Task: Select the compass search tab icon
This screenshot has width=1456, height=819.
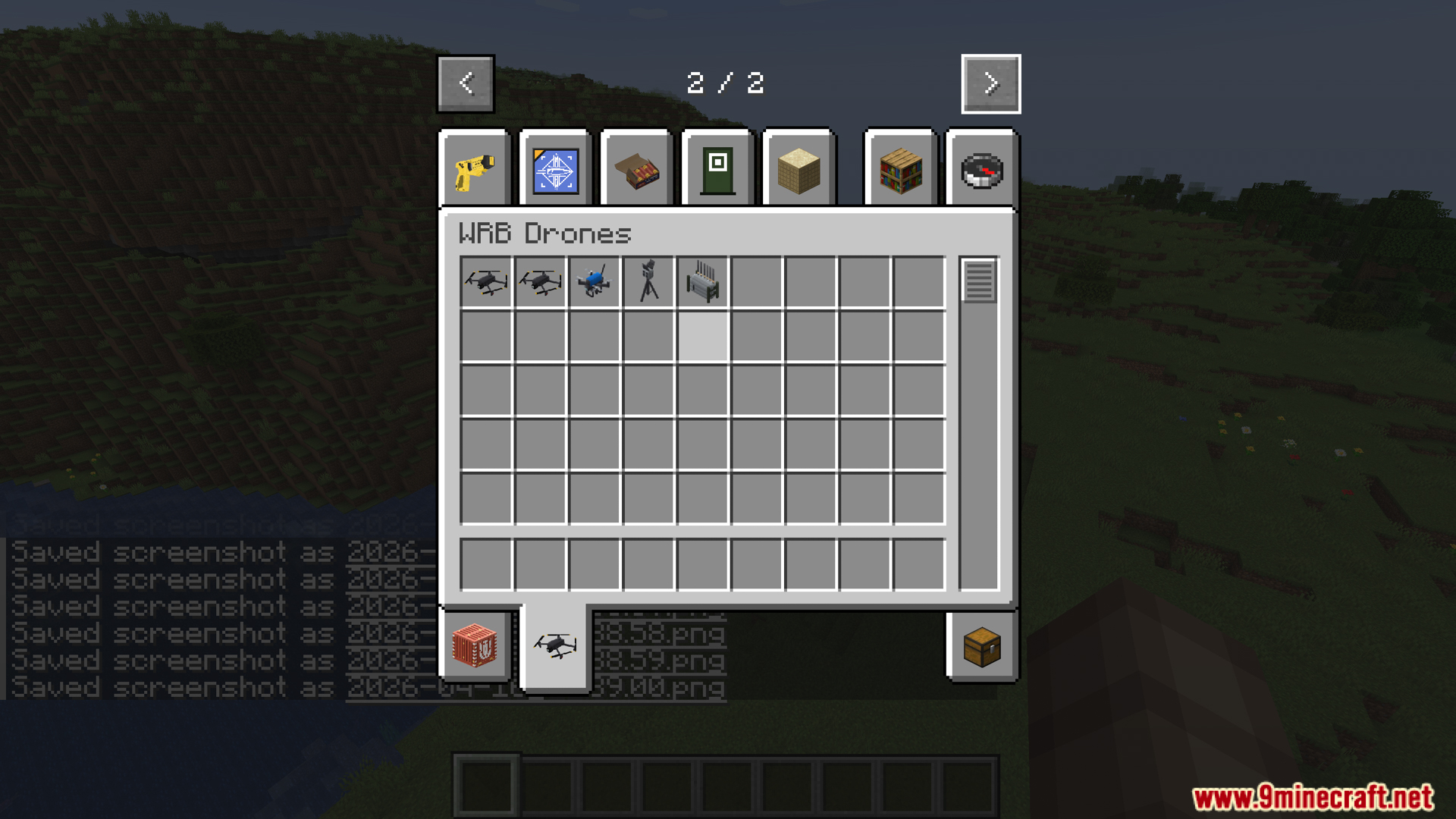Action: point(981,168)
